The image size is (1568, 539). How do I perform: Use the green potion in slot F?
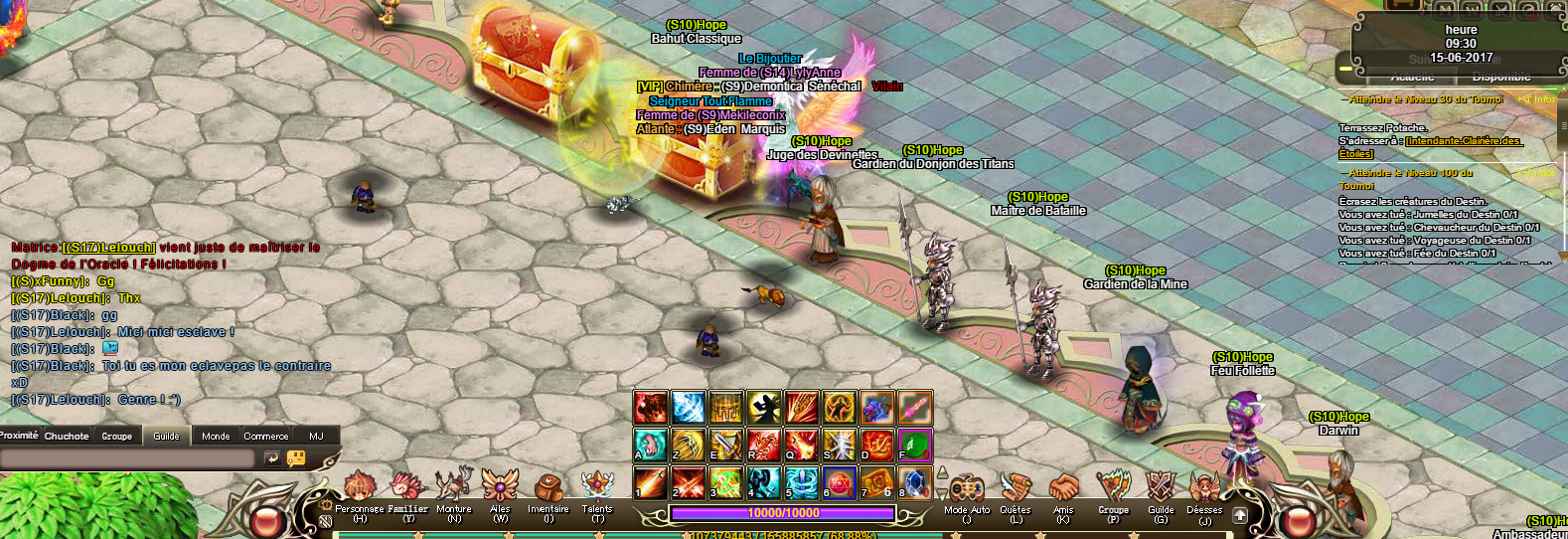pyautogui.click(x=915, y=444)
